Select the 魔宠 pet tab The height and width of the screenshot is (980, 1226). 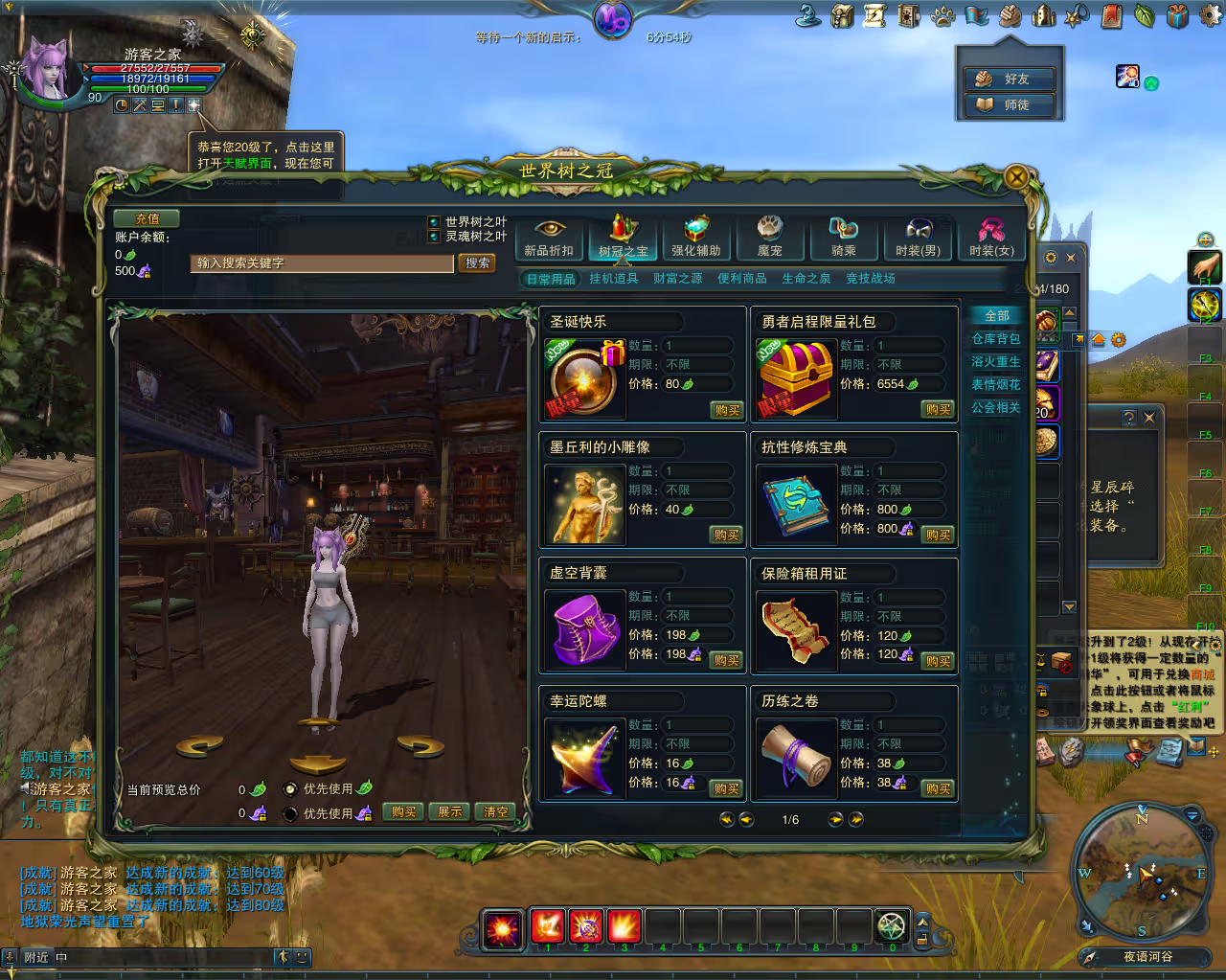[770, 239]
